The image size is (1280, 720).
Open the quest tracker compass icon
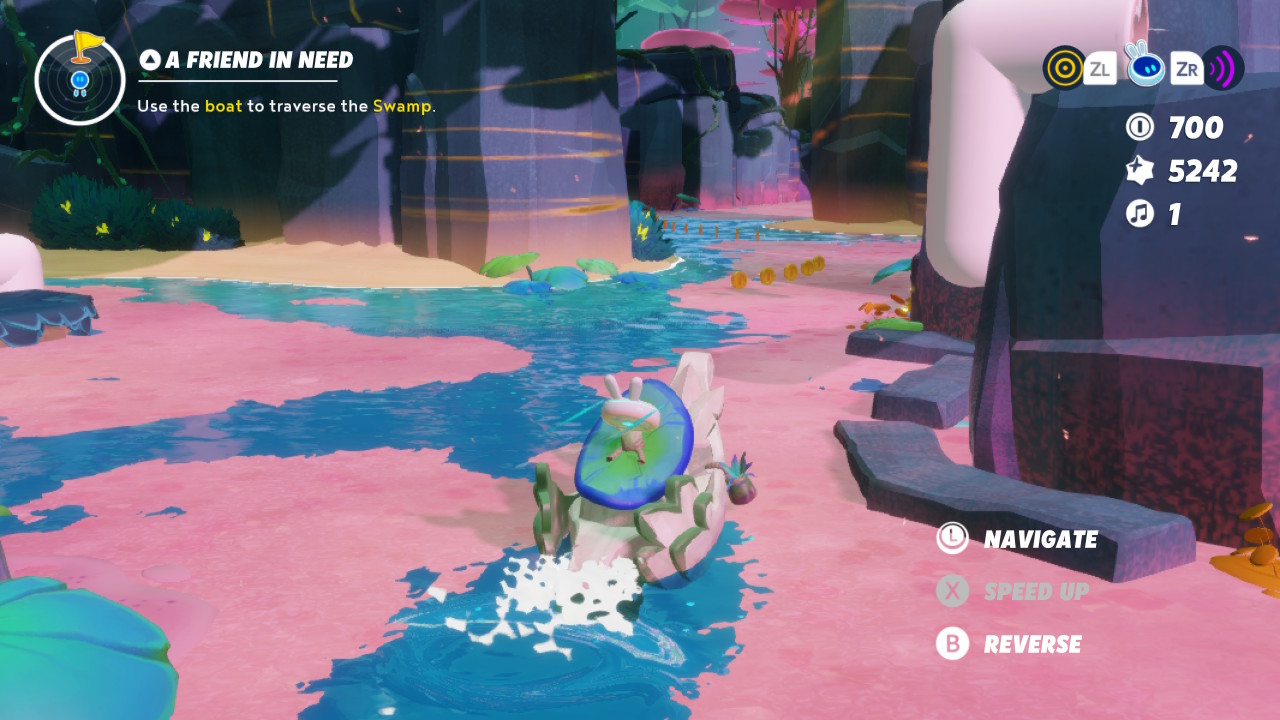coord(80,79)
